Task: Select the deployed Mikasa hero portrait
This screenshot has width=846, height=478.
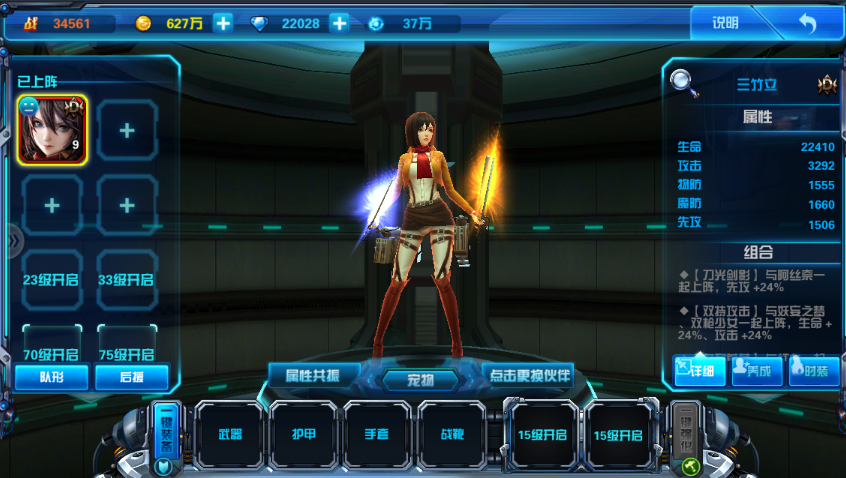Action: [x=53, y=130]
